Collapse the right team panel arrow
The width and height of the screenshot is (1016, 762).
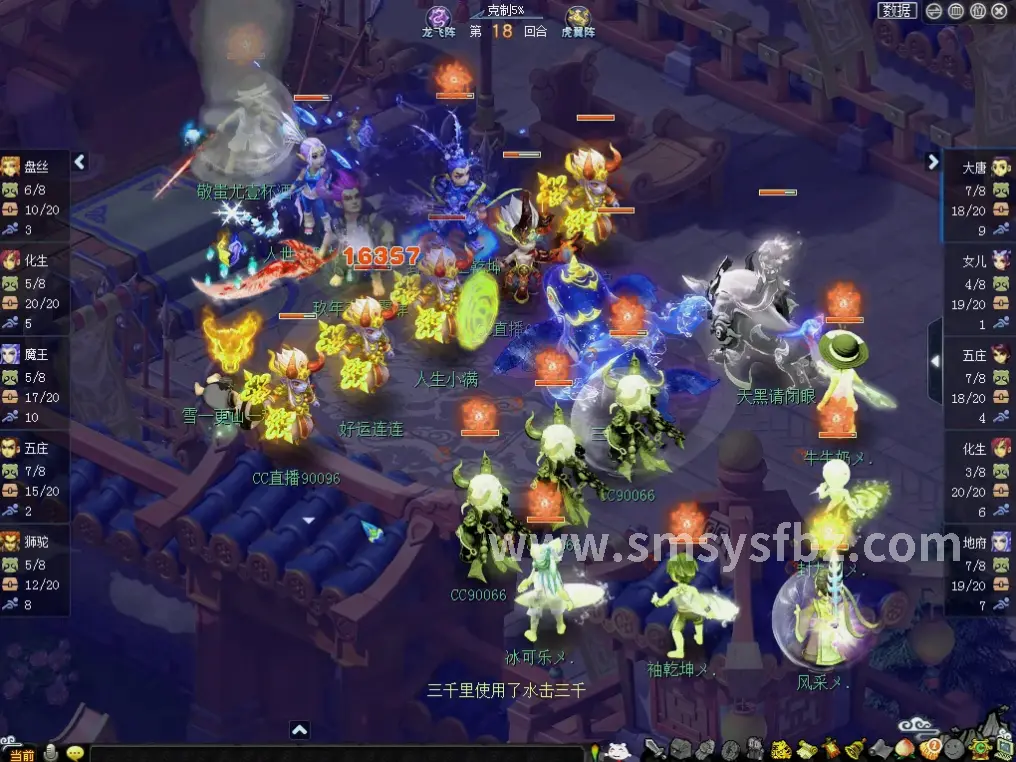pyautogui.click(x=933, y=161)
